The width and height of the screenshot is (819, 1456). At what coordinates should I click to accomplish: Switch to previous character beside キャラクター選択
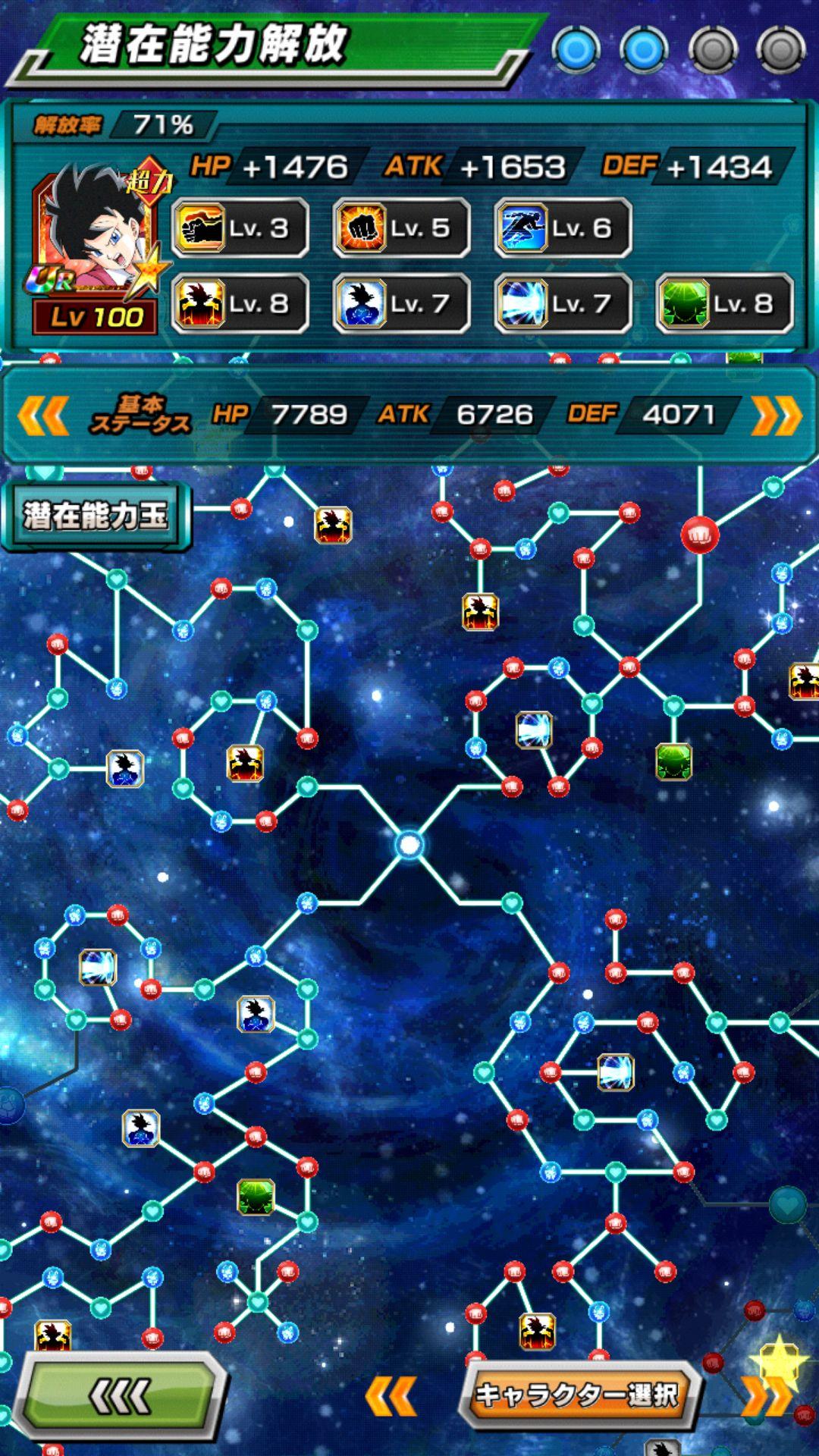pos(391,1396)
